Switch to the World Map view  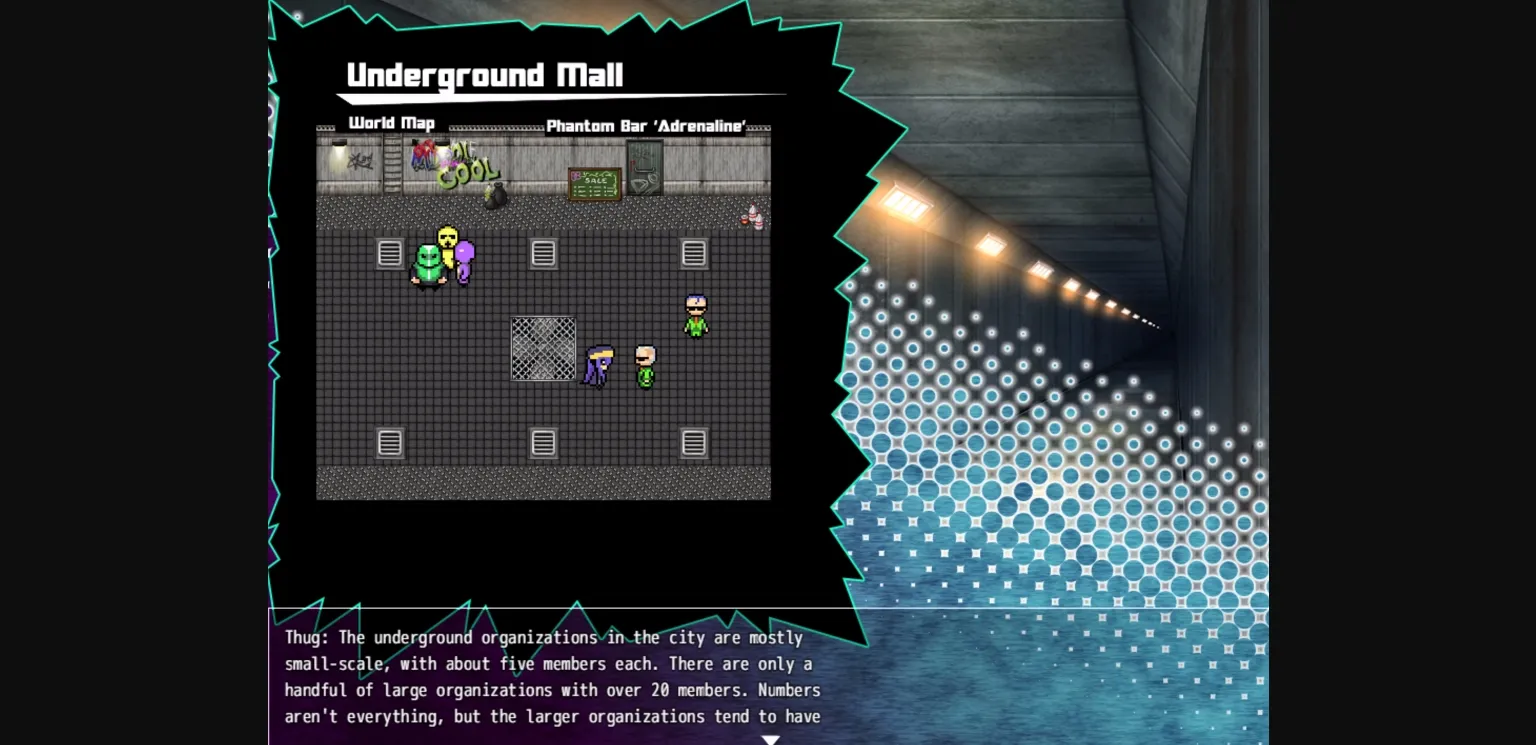[x=390, y=123]
